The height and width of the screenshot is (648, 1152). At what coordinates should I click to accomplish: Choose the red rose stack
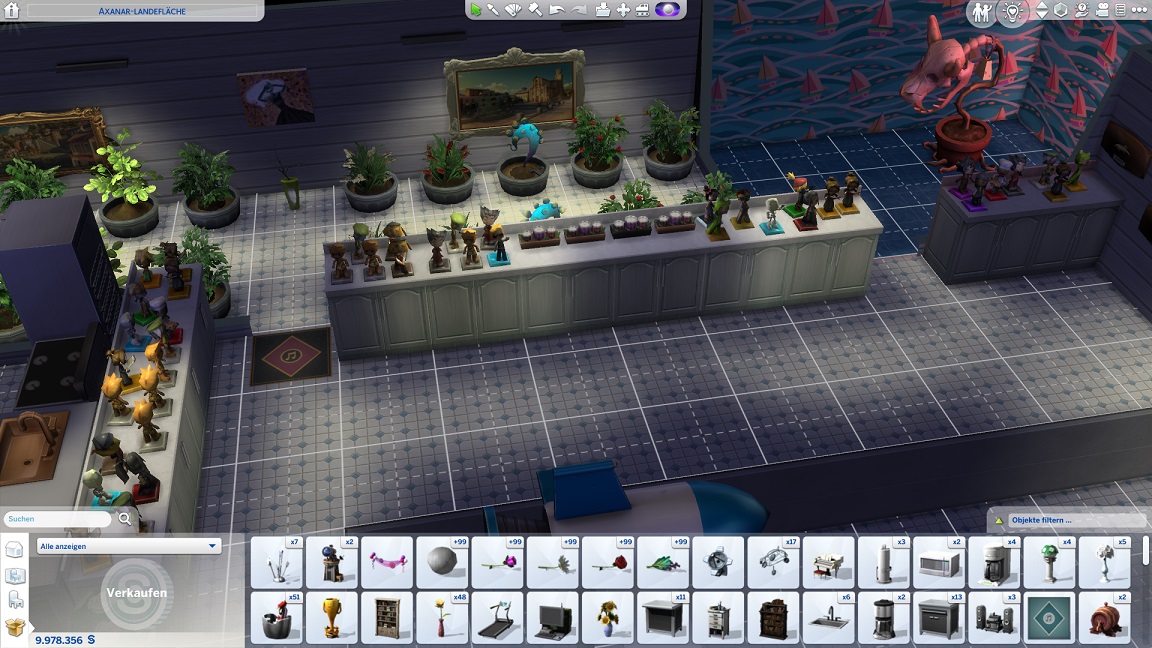pyautogui.click(x=608, y=563)
